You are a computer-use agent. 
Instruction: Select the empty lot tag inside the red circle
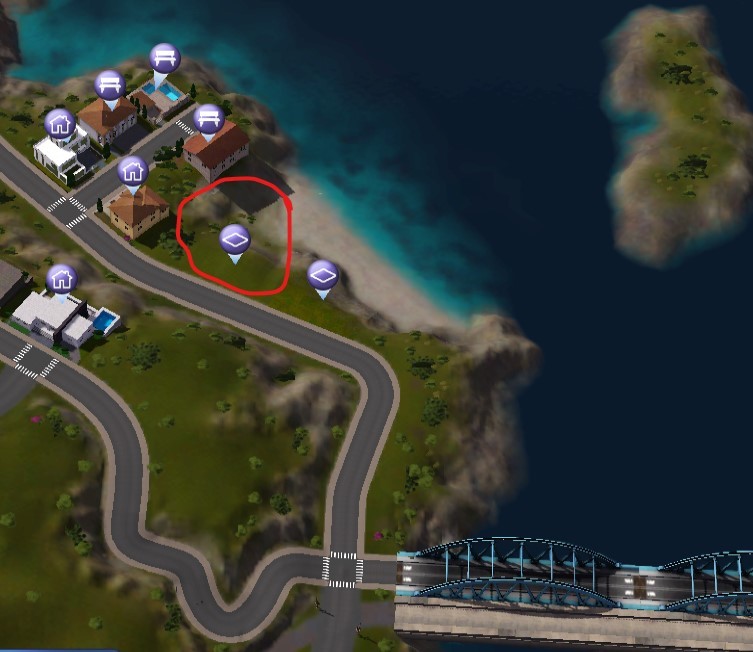pos(234,240)
